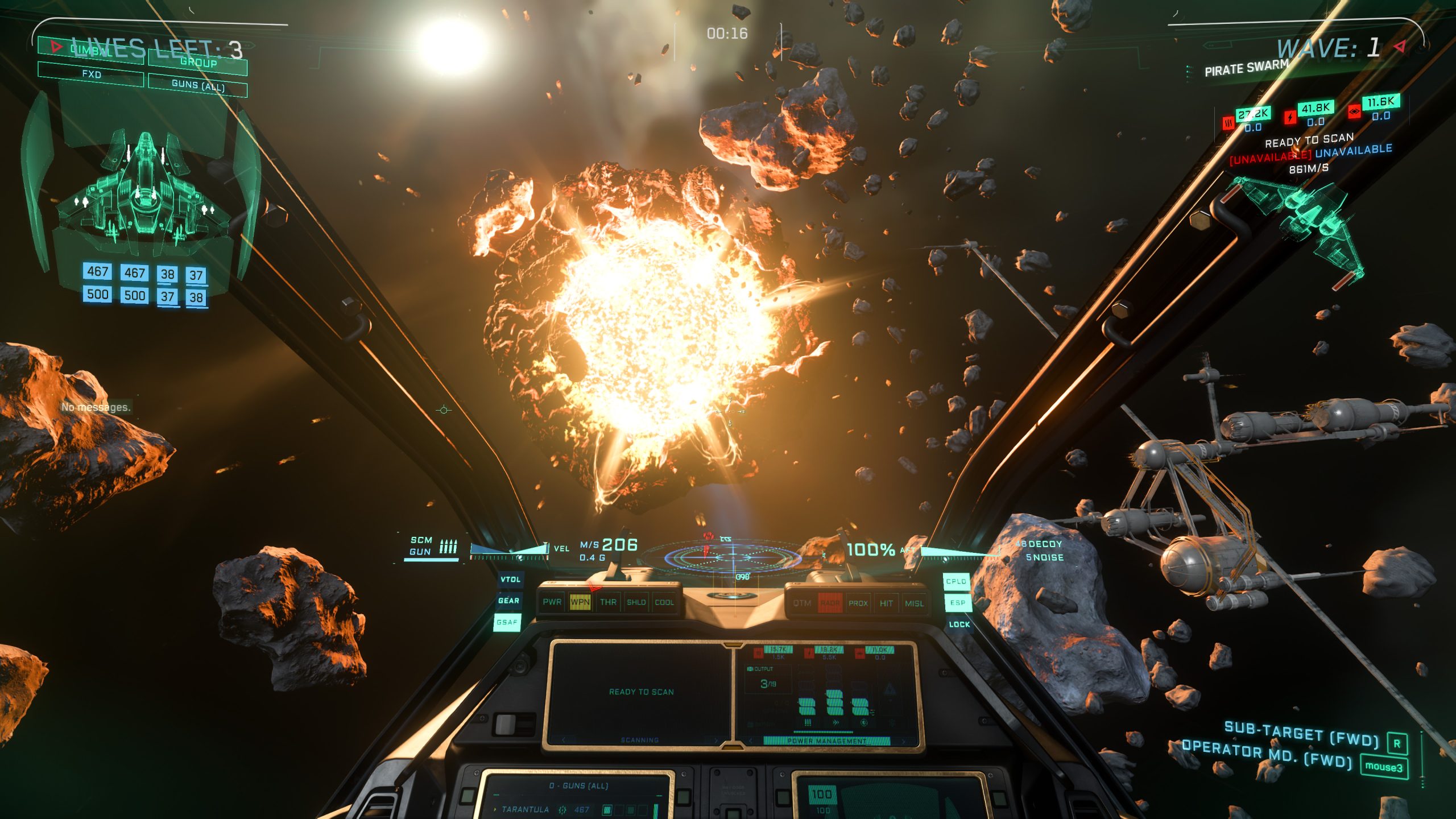Open the Power Management screen tab

826,741
